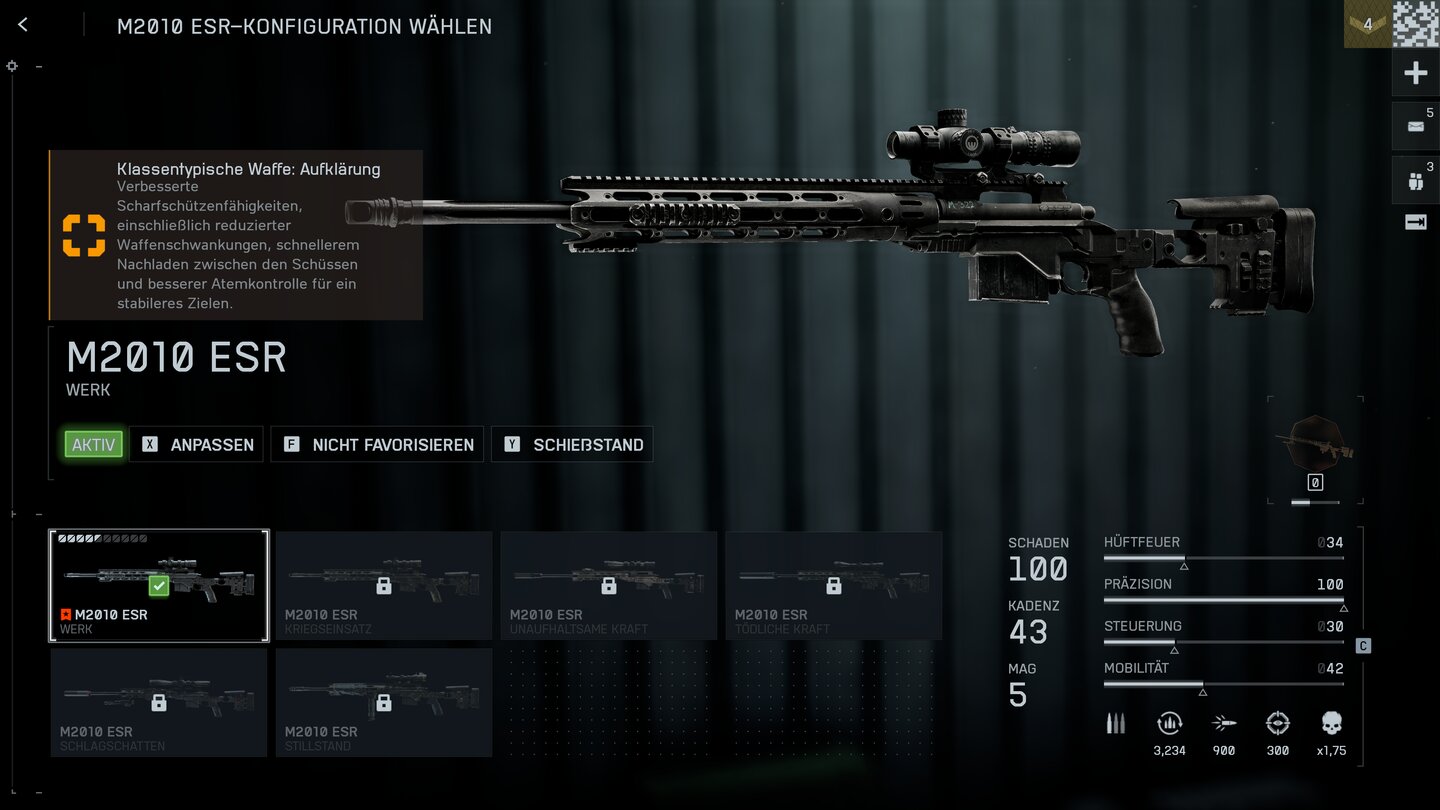
Task: Open the Anpassen customization option
Action: [x=197, y=445]
